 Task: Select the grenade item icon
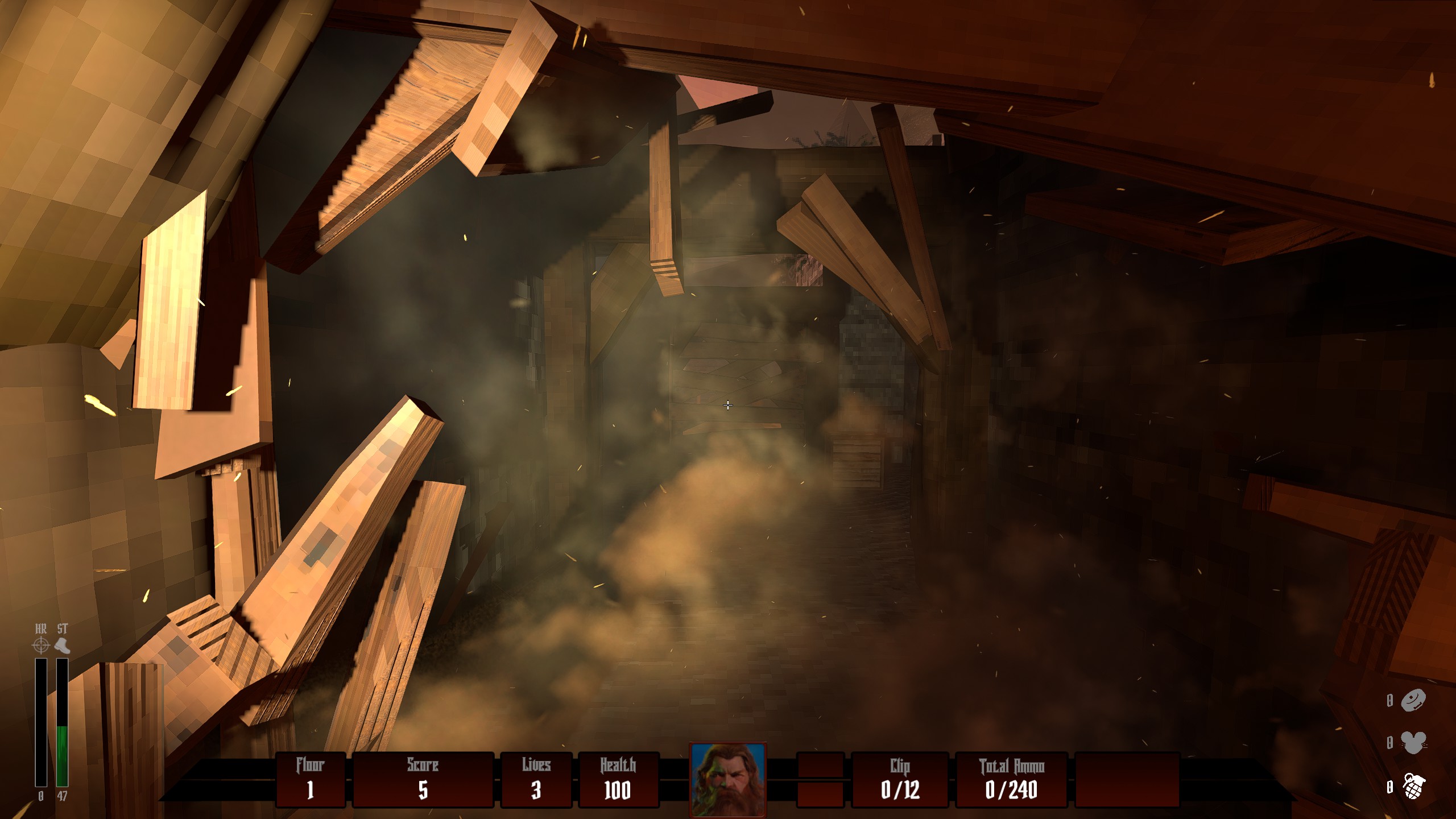(x=1413, y=787)
